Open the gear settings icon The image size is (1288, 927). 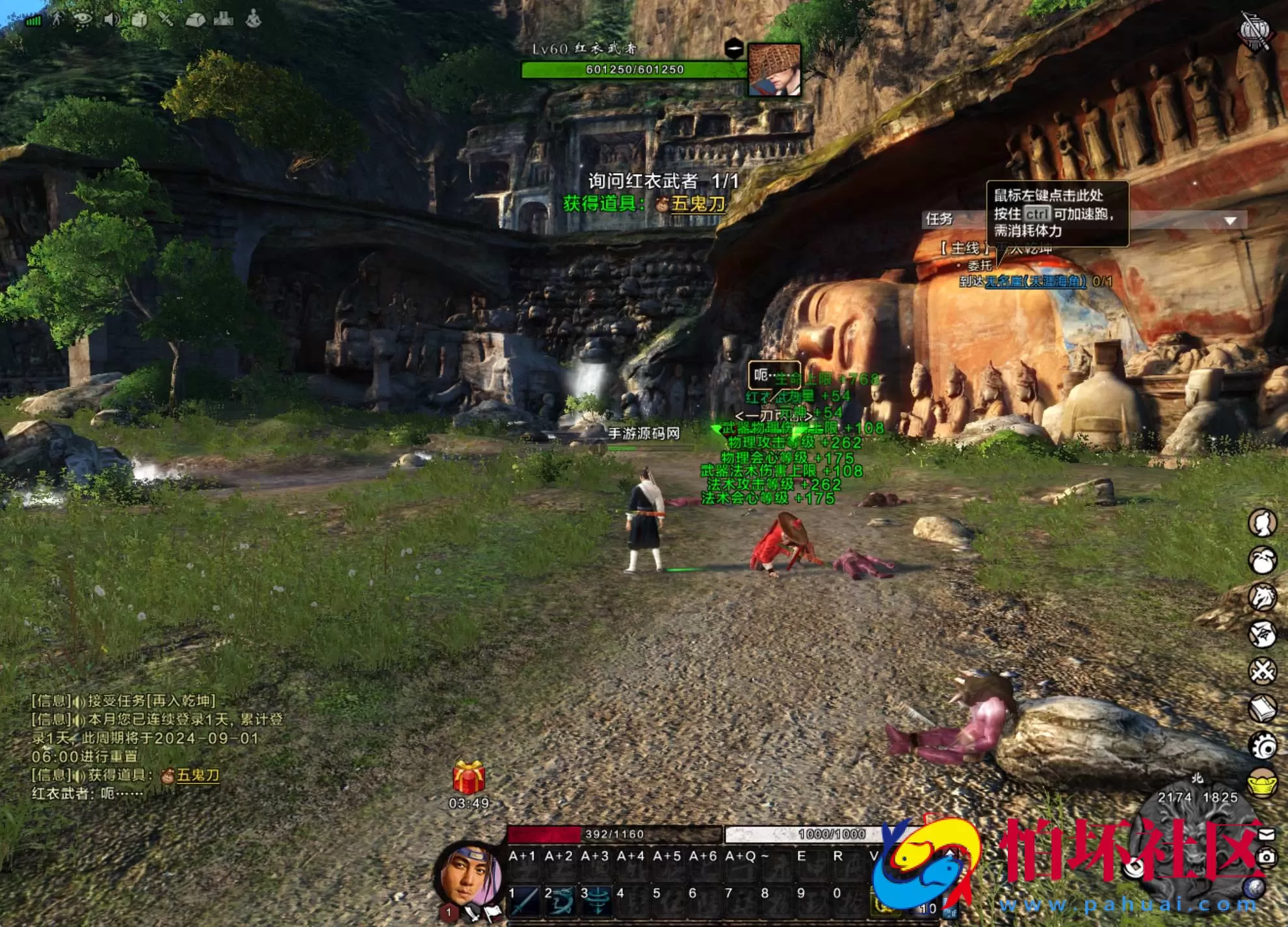tap(1263, 746)
